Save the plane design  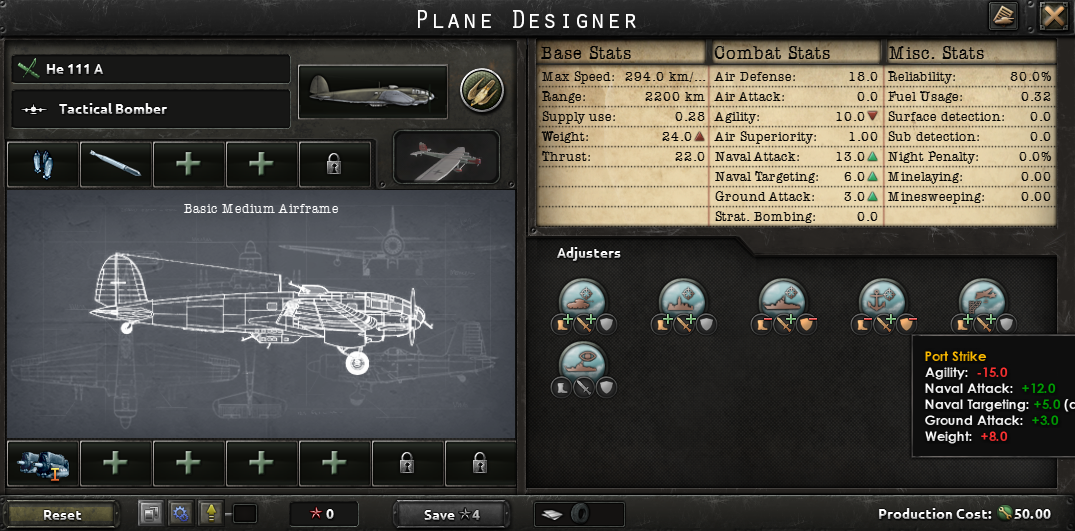click(x=451, y=515)
